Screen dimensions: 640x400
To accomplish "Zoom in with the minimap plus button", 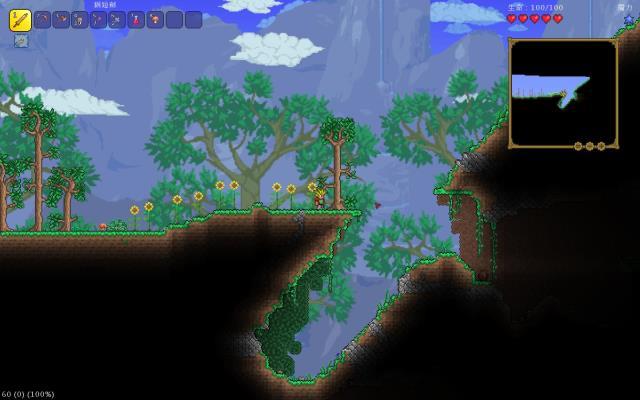I will click(x=600, y=146).
